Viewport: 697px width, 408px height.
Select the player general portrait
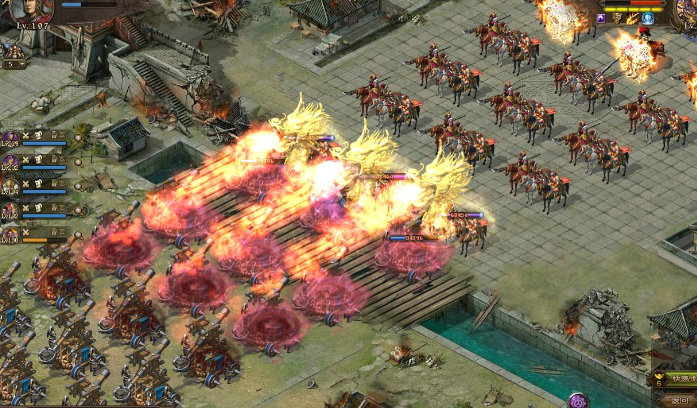[29, 9]
